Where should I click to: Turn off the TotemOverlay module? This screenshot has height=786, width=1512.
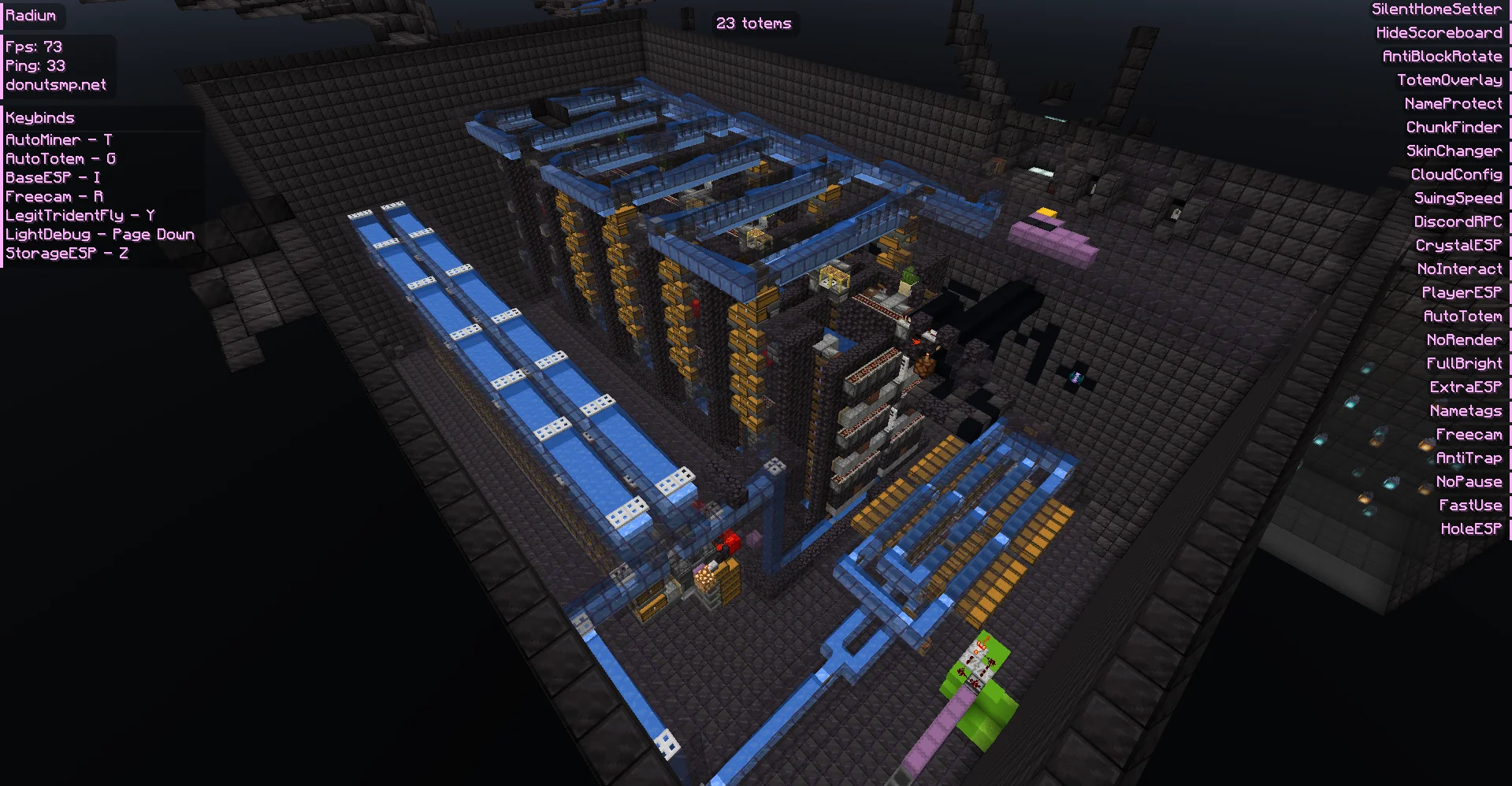coord(1448,80)
